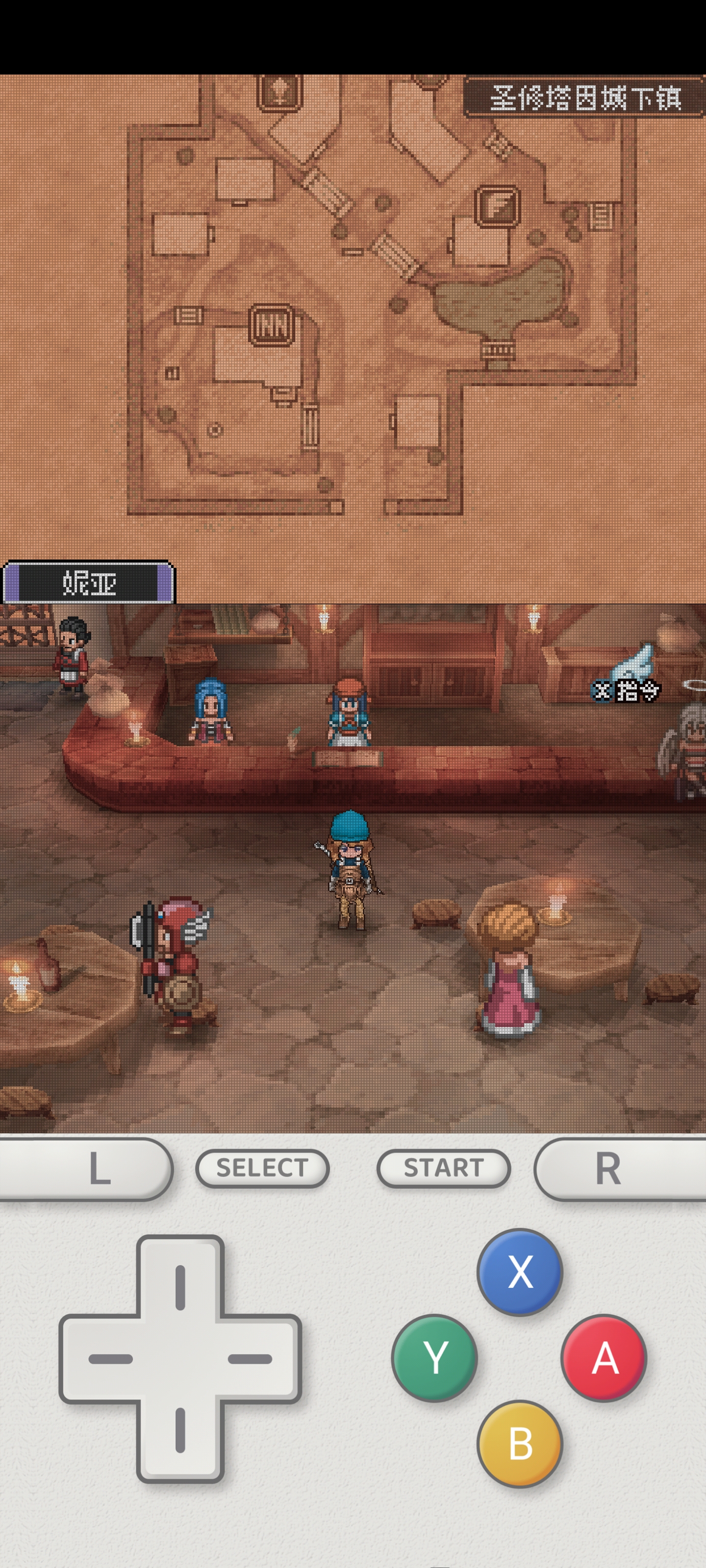
Task: Tap the emulator's SELECT button
Action: pos(262,1168)
